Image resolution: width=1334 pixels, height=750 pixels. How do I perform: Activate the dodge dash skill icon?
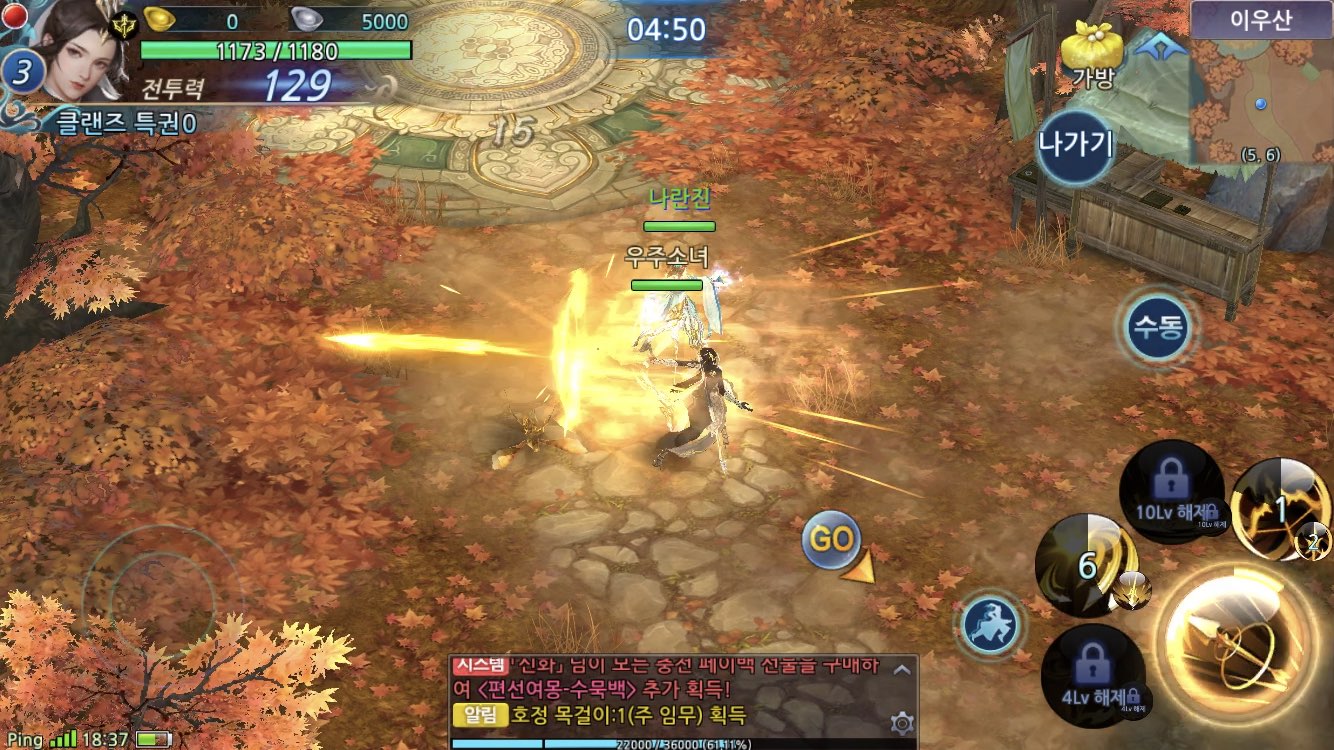point(989,625)
